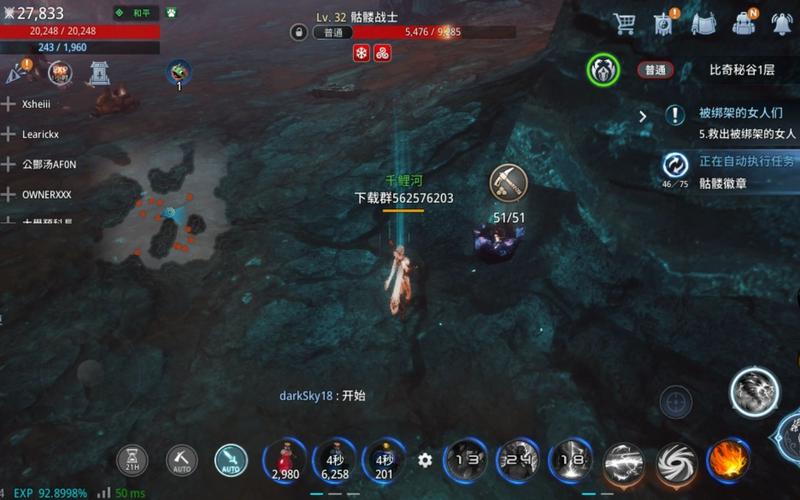Open the banner icon with alert badge

pyautogui.click(x=663, y=23)
